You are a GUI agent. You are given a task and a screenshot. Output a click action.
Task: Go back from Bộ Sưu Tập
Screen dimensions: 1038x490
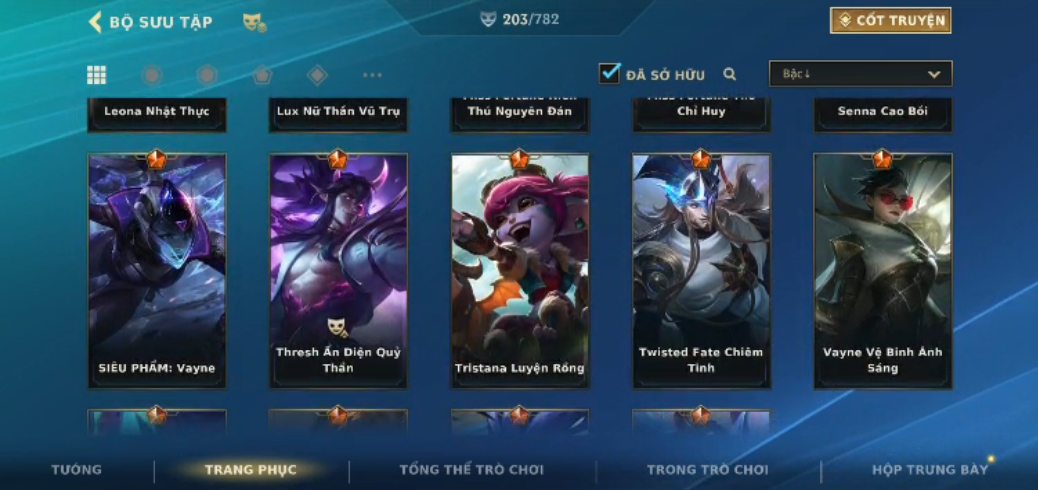coord(96,22)
